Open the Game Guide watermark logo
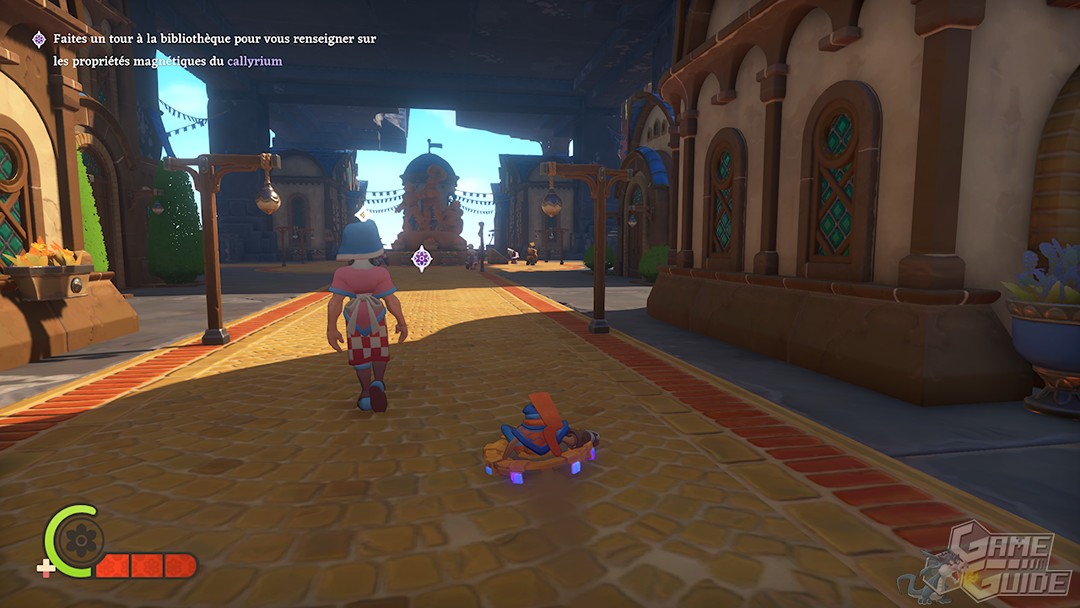 (992, 562)
